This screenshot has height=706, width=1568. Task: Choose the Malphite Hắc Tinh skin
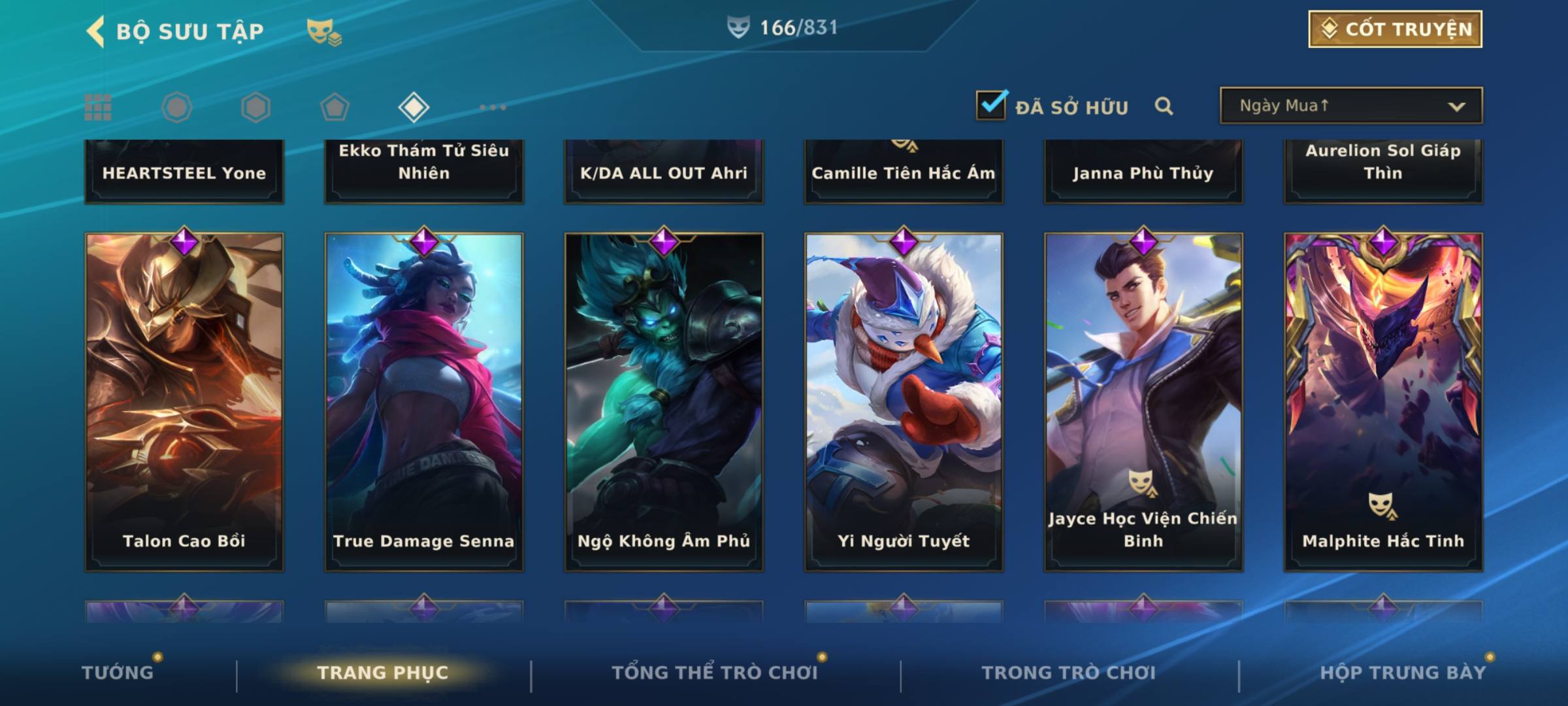coord(1383,401)
